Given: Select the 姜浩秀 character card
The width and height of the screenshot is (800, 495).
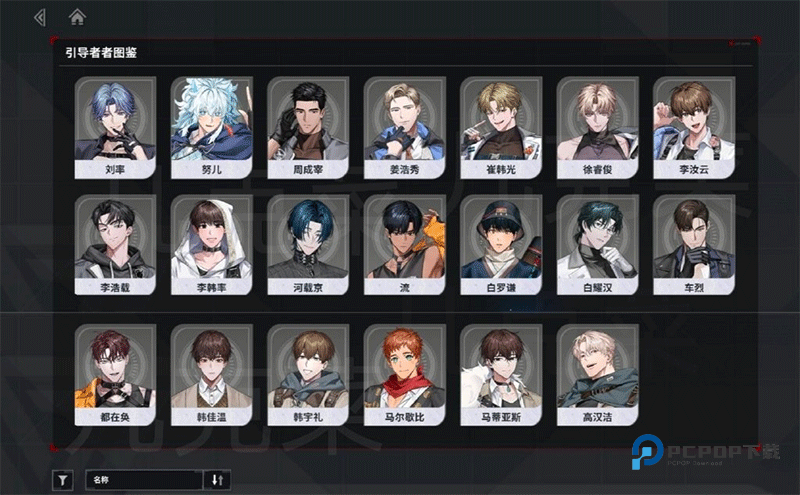Looking at the screenshot, I should tap(404, 127).
